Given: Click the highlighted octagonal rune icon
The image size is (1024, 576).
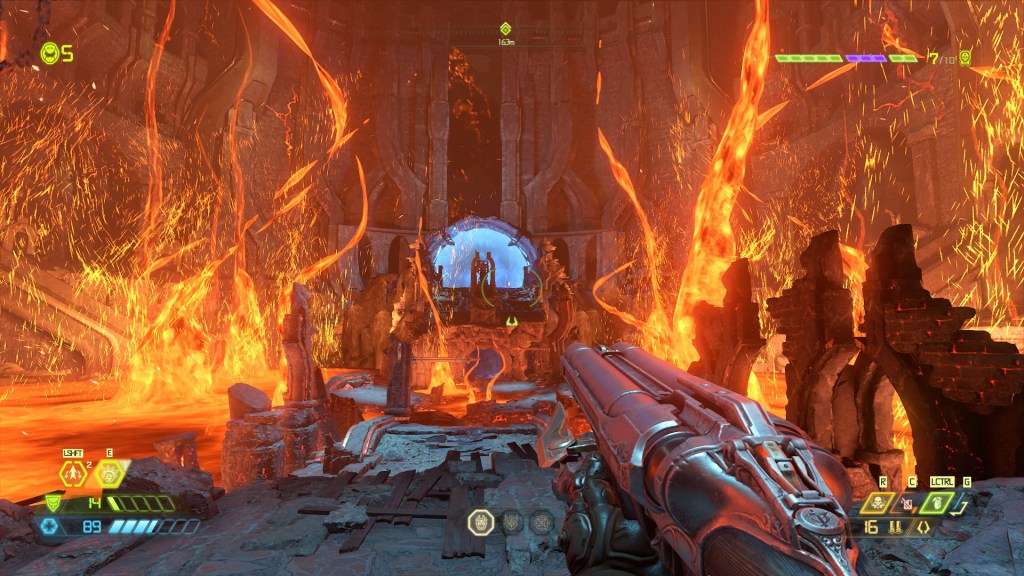Looking at the screenshot, I should pos(480,522).
